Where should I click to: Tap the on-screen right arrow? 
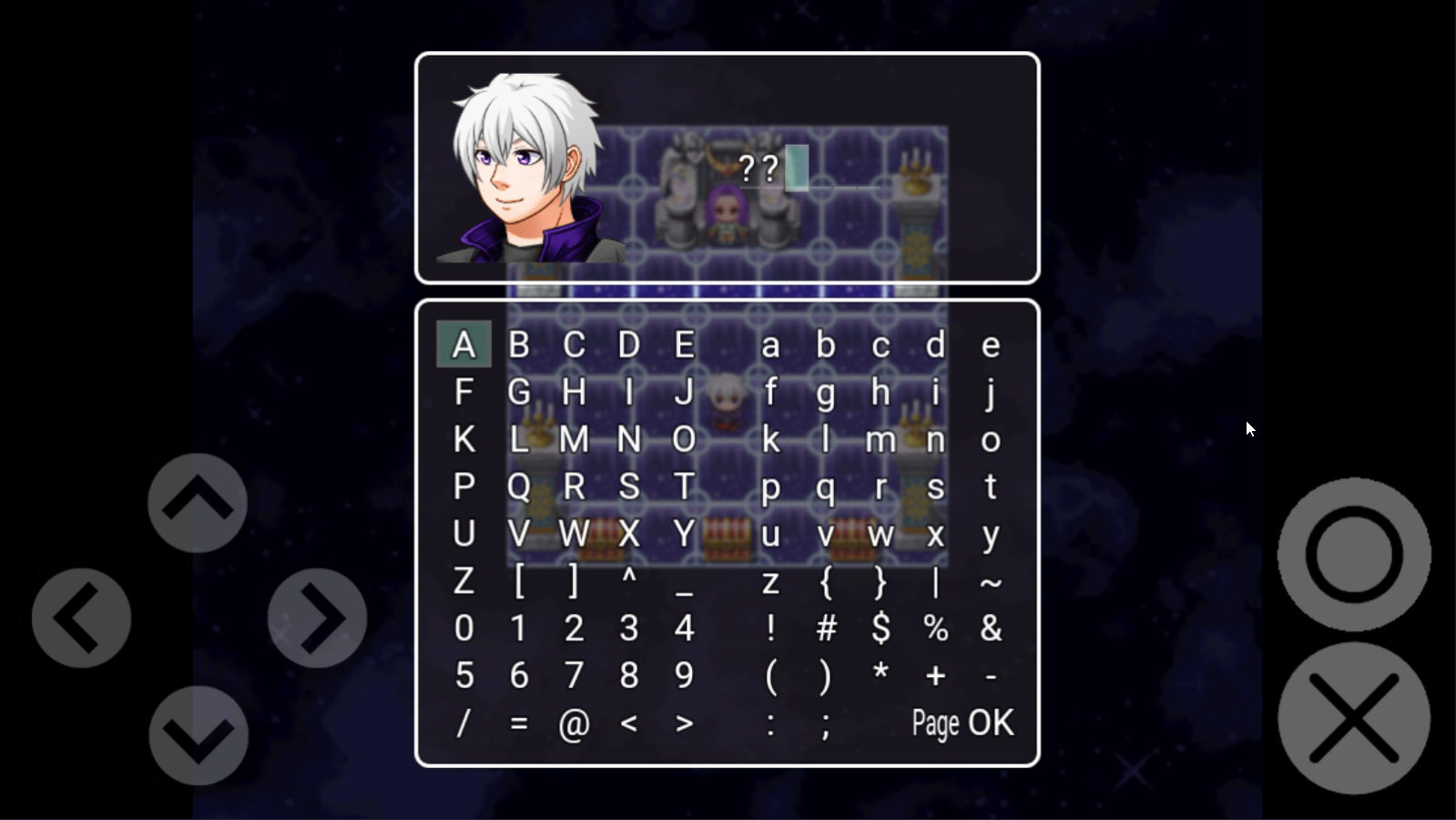coord(317,619)
